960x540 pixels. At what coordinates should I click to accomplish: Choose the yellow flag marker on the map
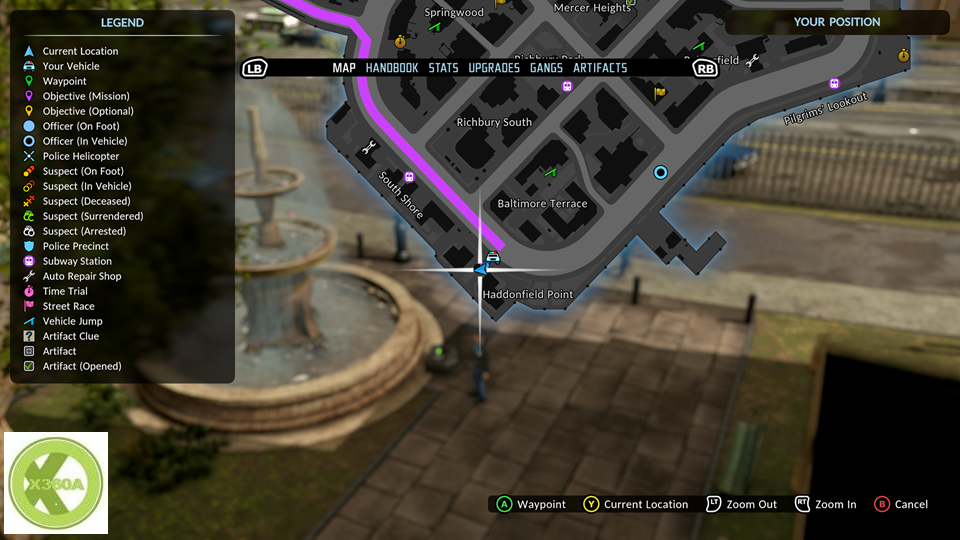[x=659, y=93]
